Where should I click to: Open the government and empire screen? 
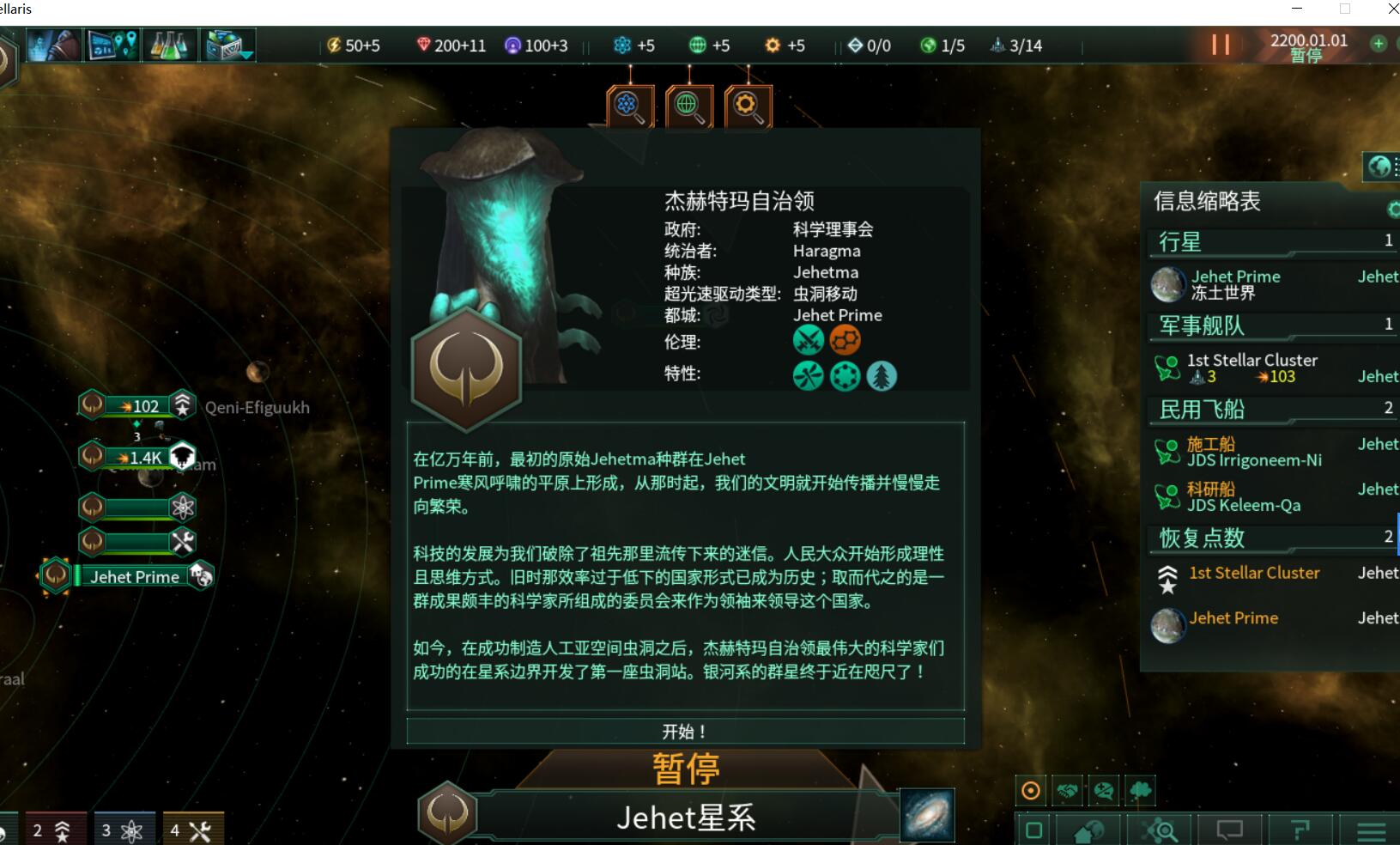tap(53, 45)
